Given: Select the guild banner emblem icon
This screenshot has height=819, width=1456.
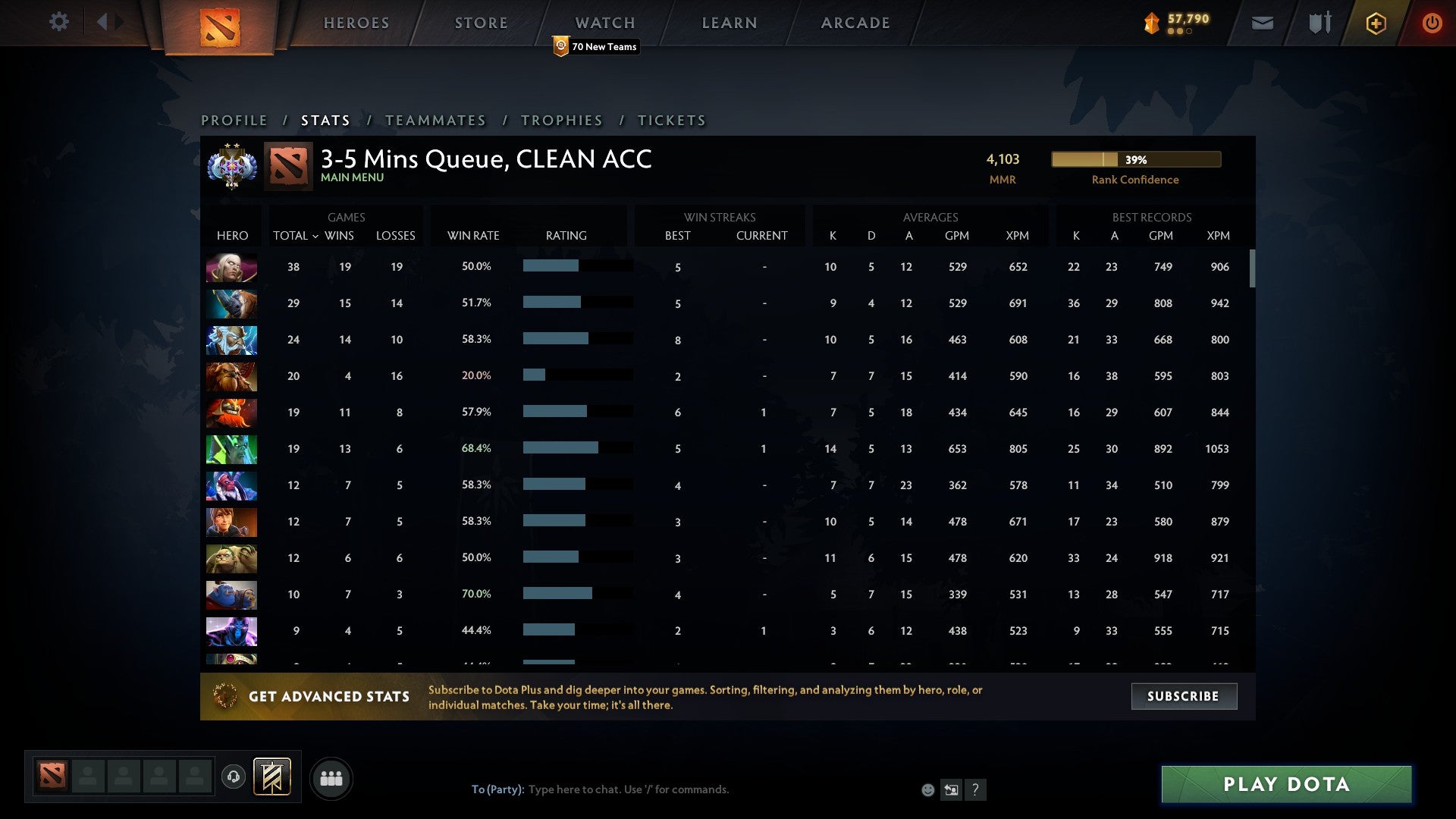Looking at the screenshot, I should (272, 777).
